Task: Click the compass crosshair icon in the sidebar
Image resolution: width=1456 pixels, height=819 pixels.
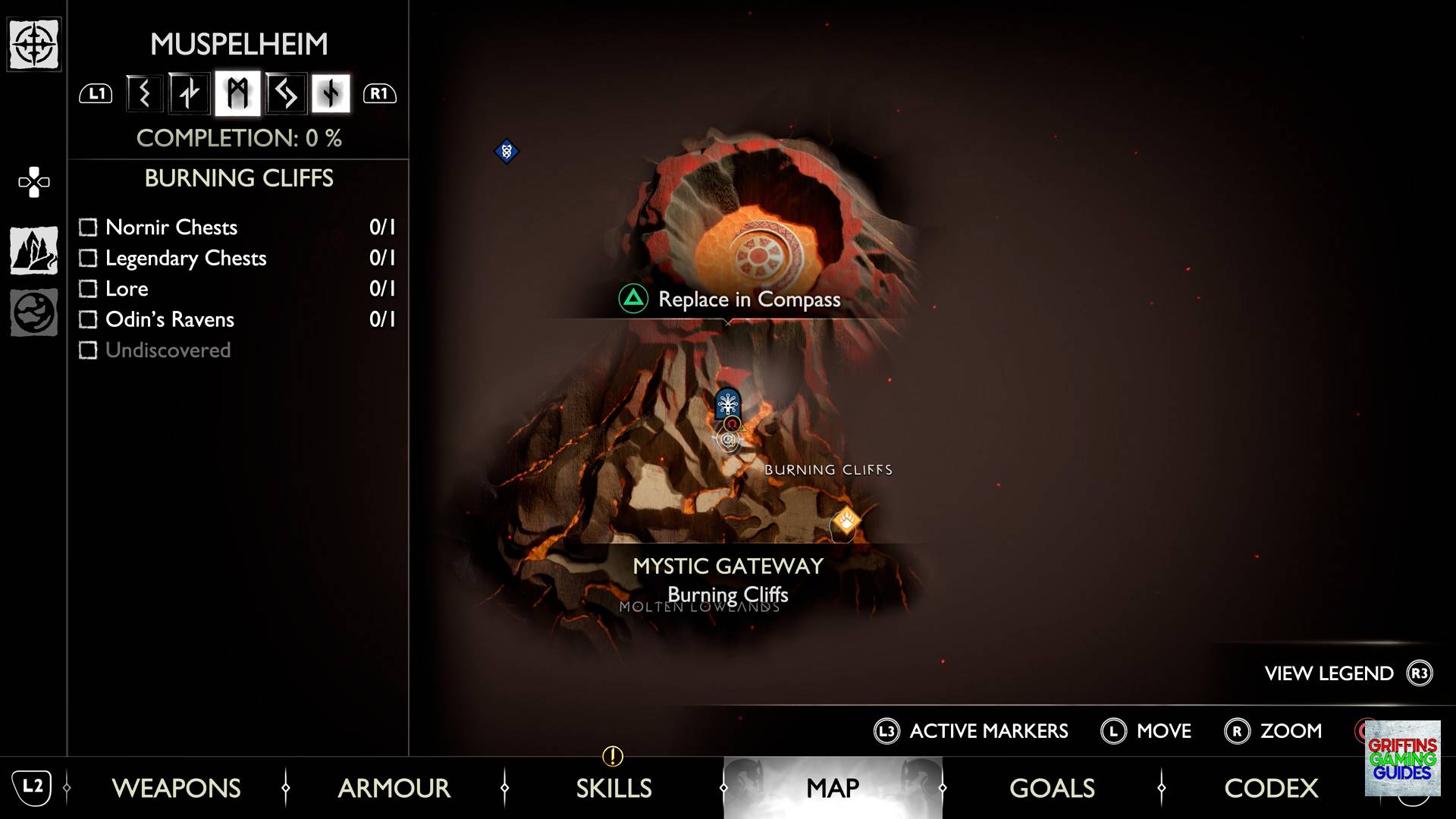Action: (34, 45)
